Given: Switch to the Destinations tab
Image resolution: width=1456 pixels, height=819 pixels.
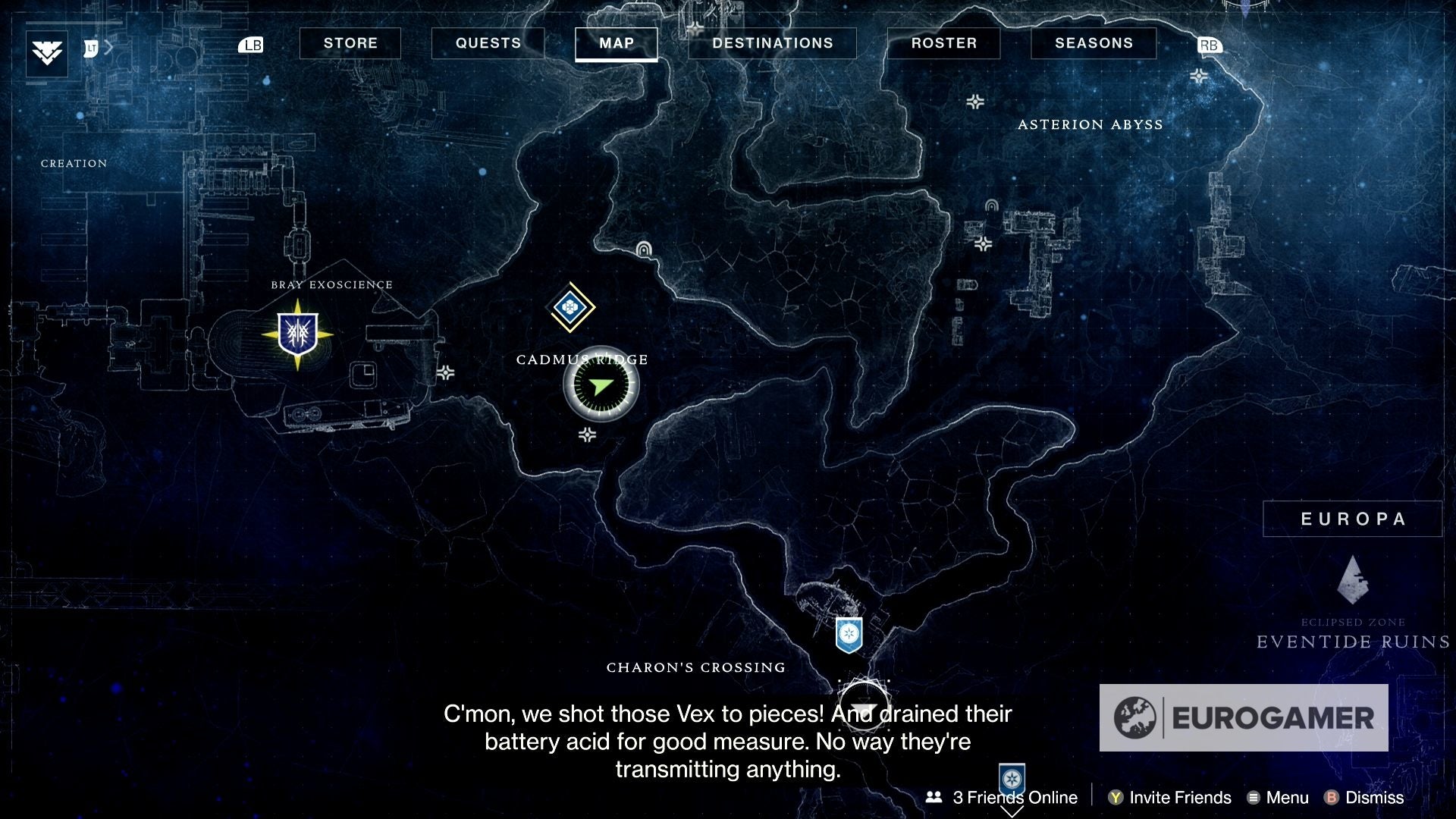Looking at the screenshot, I should coord(772,43).
